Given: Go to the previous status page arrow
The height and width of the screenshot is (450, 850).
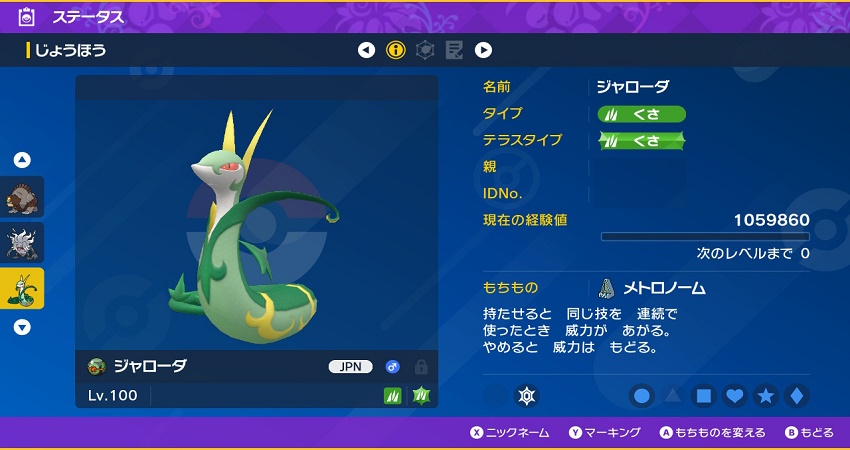Looking at the screenshot, I should point(367,50).
